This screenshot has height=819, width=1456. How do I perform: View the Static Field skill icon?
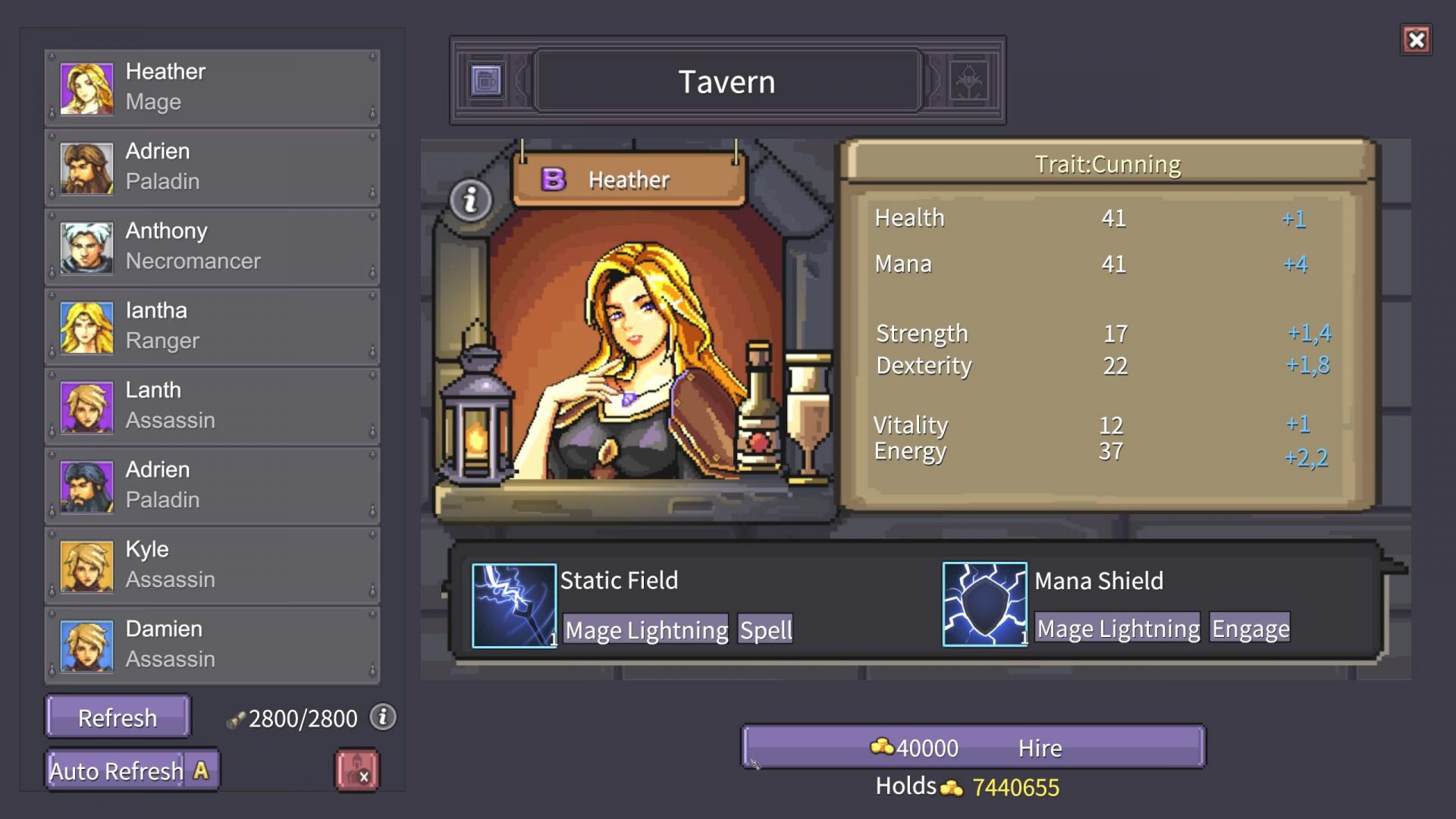[x=514, y=605]
